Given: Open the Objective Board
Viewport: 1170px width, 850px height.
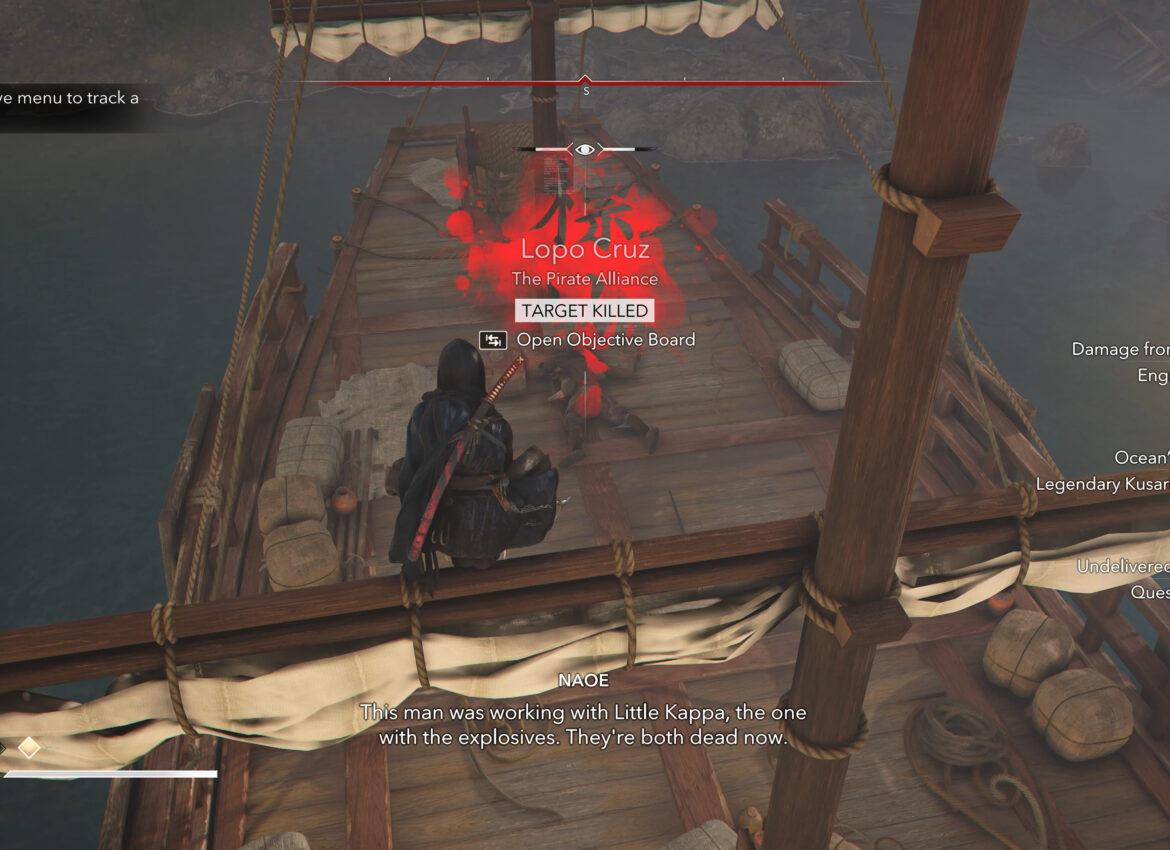Looking at the screenshot, I should point(588,340).
